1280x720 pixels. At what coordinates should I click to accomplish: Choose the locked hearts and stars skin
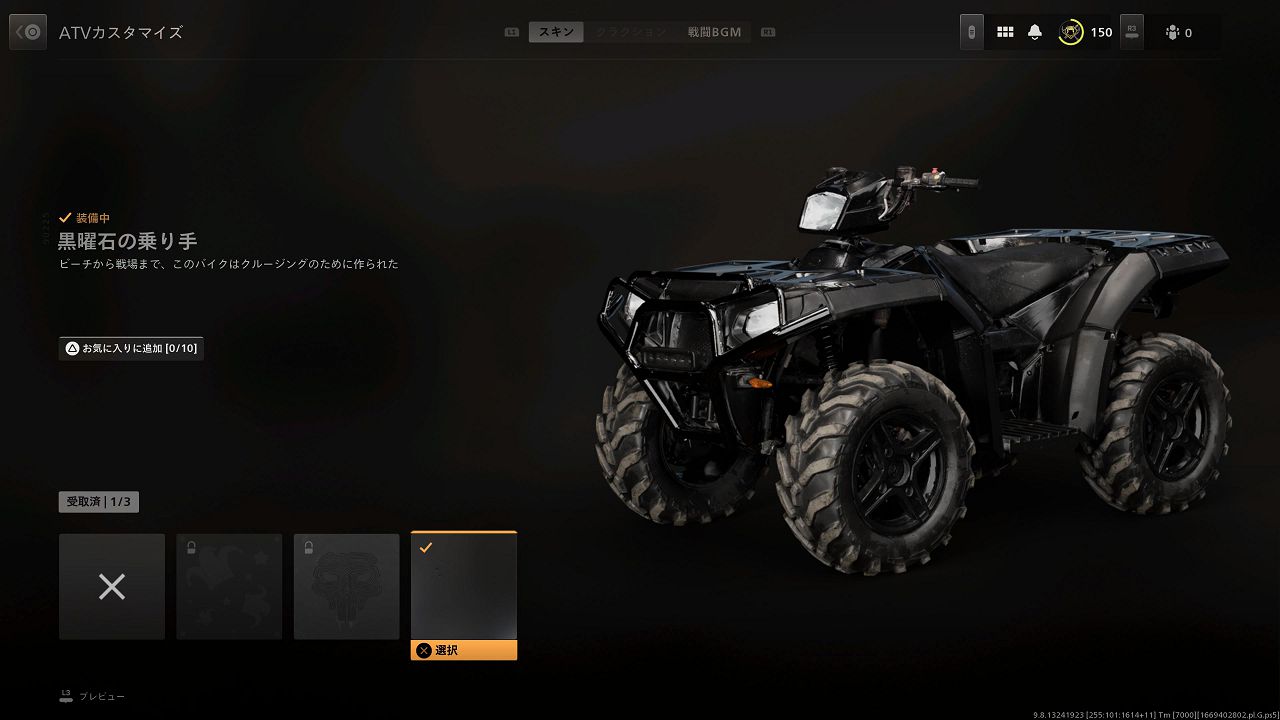229,587
